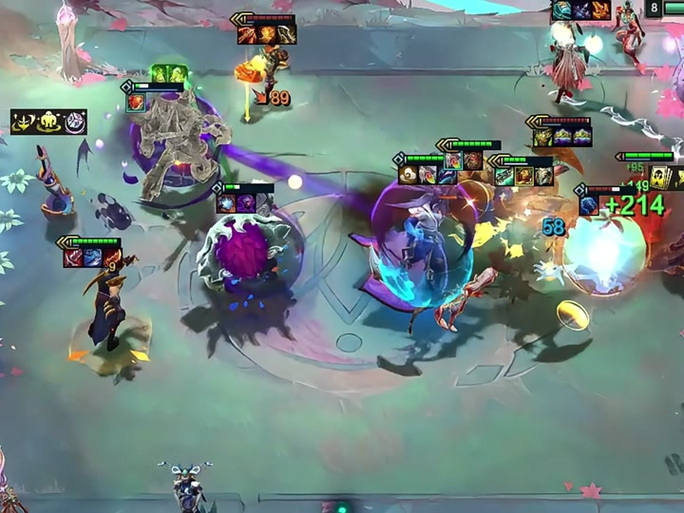Select the red item icon under the golem's health bar
This screenshot has width=684, height=513.
click(x=136, y=102)
